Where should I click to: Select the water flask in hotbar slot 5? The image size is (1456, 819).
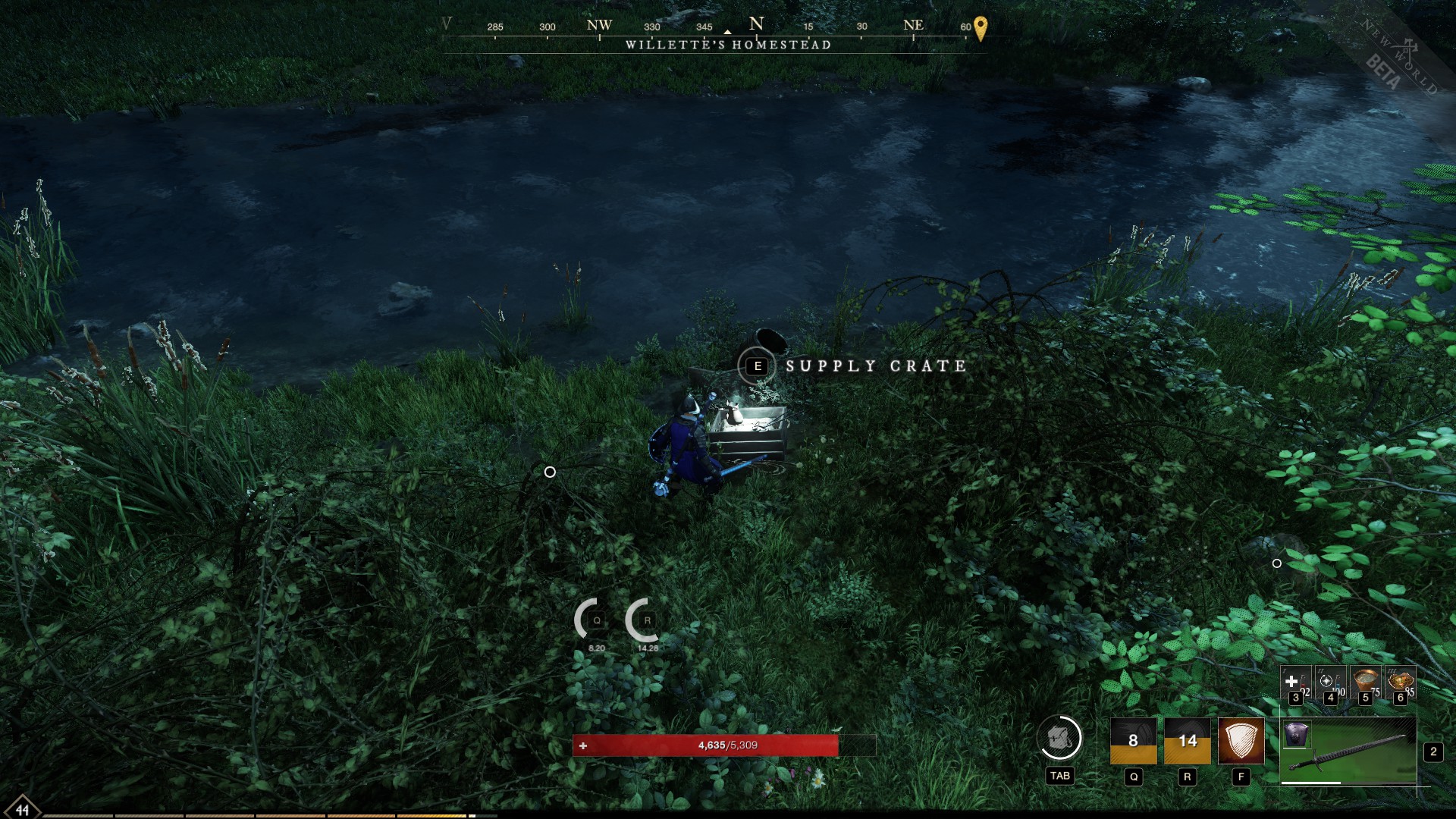click(x=1364, y=679)
